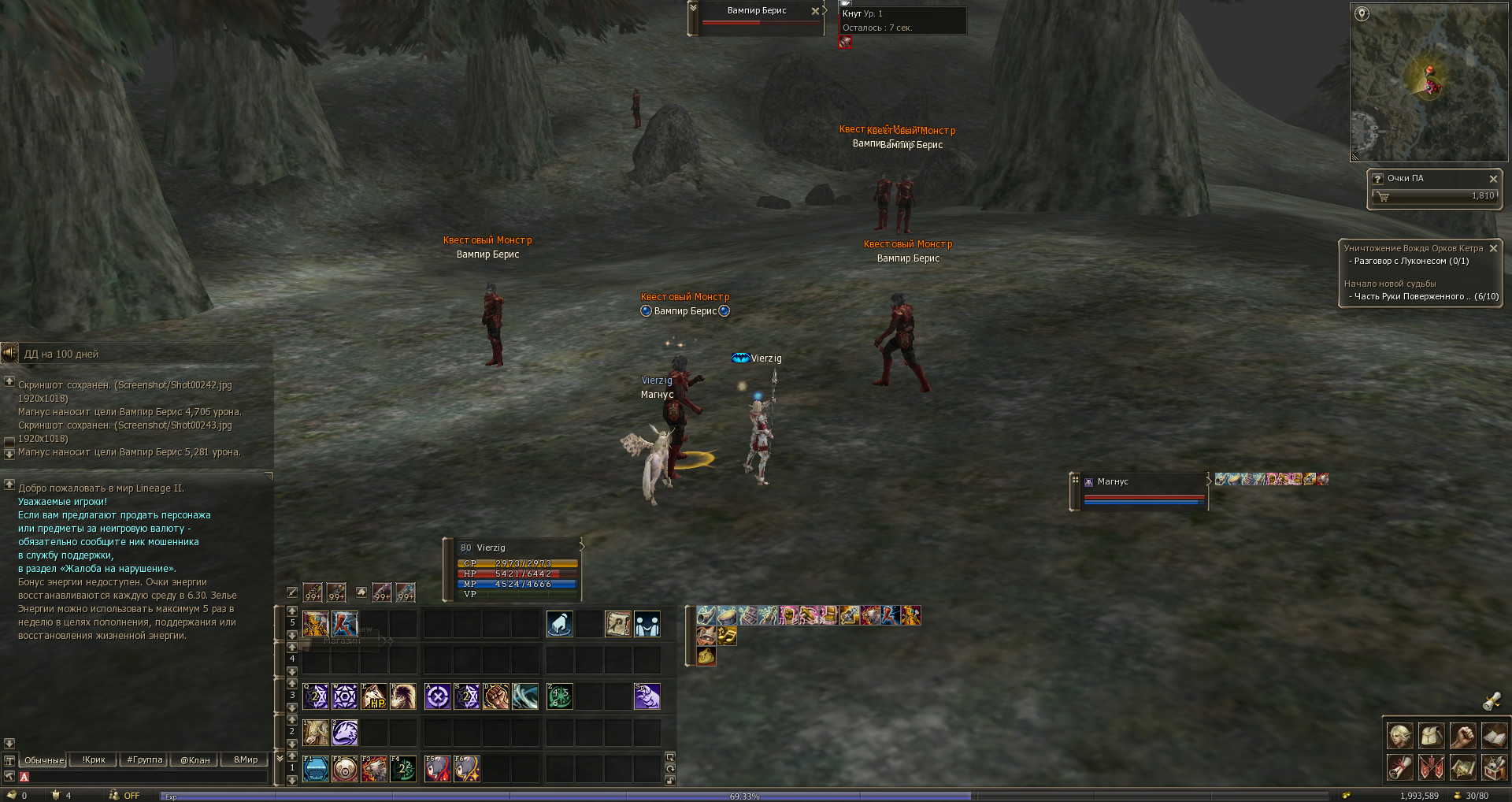Close the quest tracker panel
The height and width of the screenshot is (802, 1512).
(x=1493, y=248)
